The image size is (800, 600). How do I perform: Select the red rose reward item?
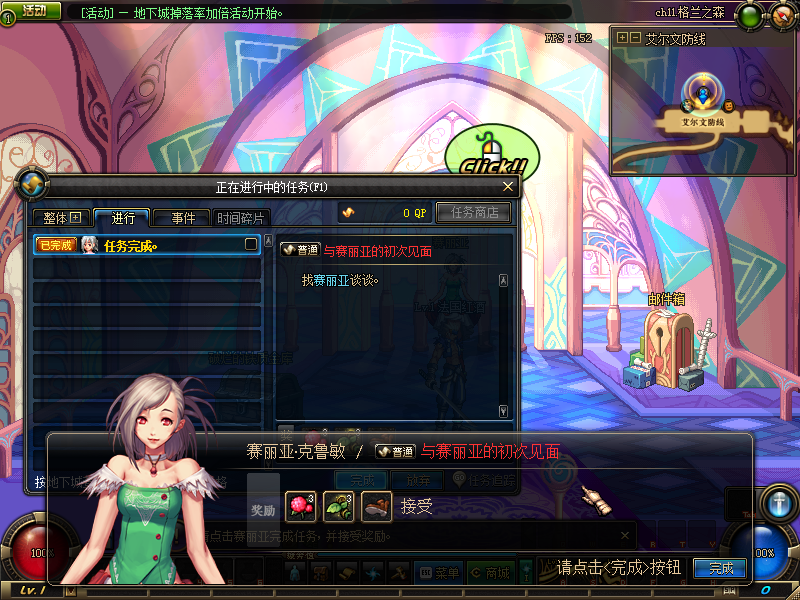(300, 507)
